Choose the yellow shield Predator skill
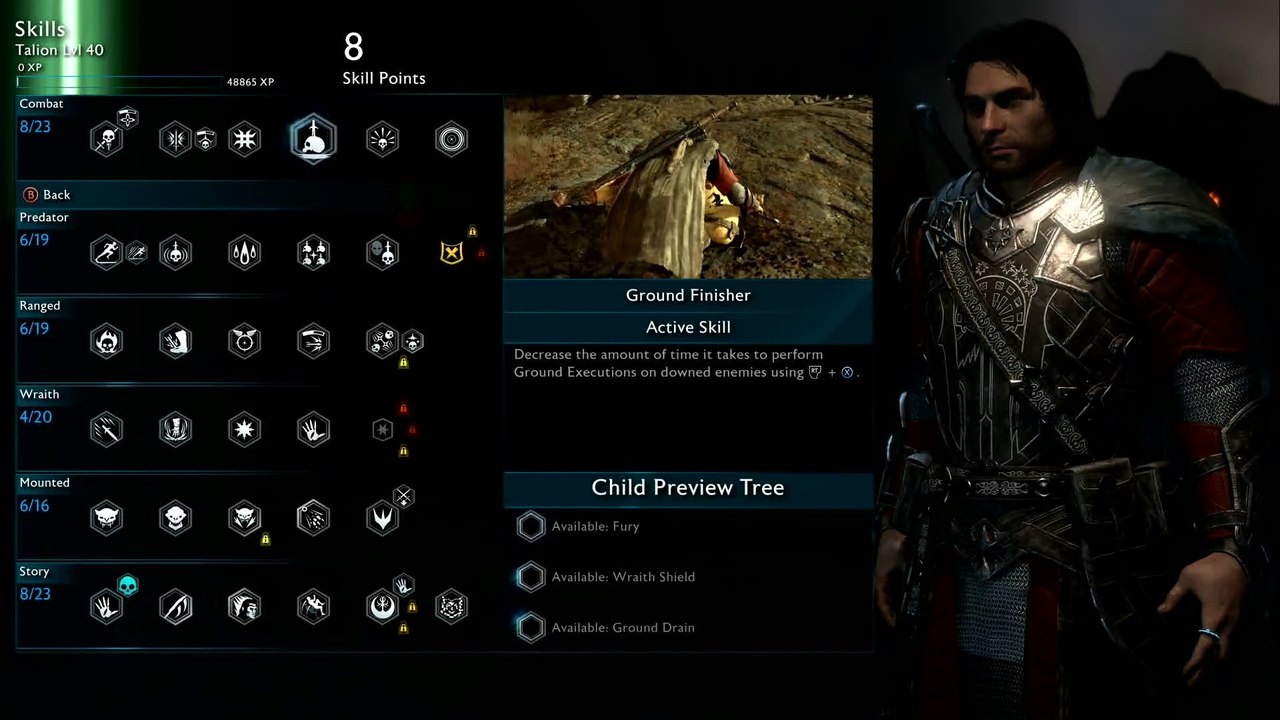The image size is (1280, 720). pos(451,252)
